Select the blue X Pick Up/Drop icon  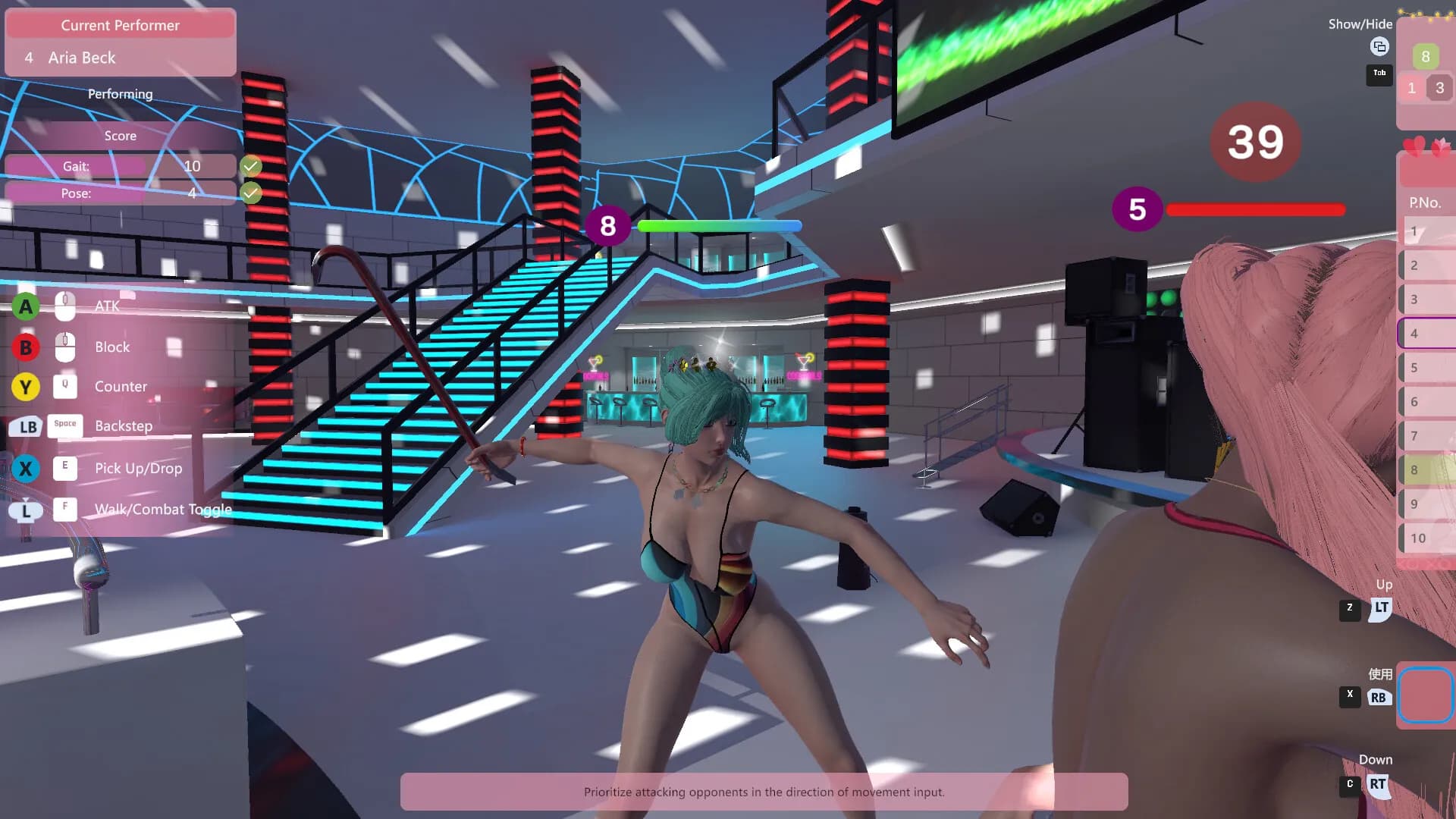click(26, 469)
